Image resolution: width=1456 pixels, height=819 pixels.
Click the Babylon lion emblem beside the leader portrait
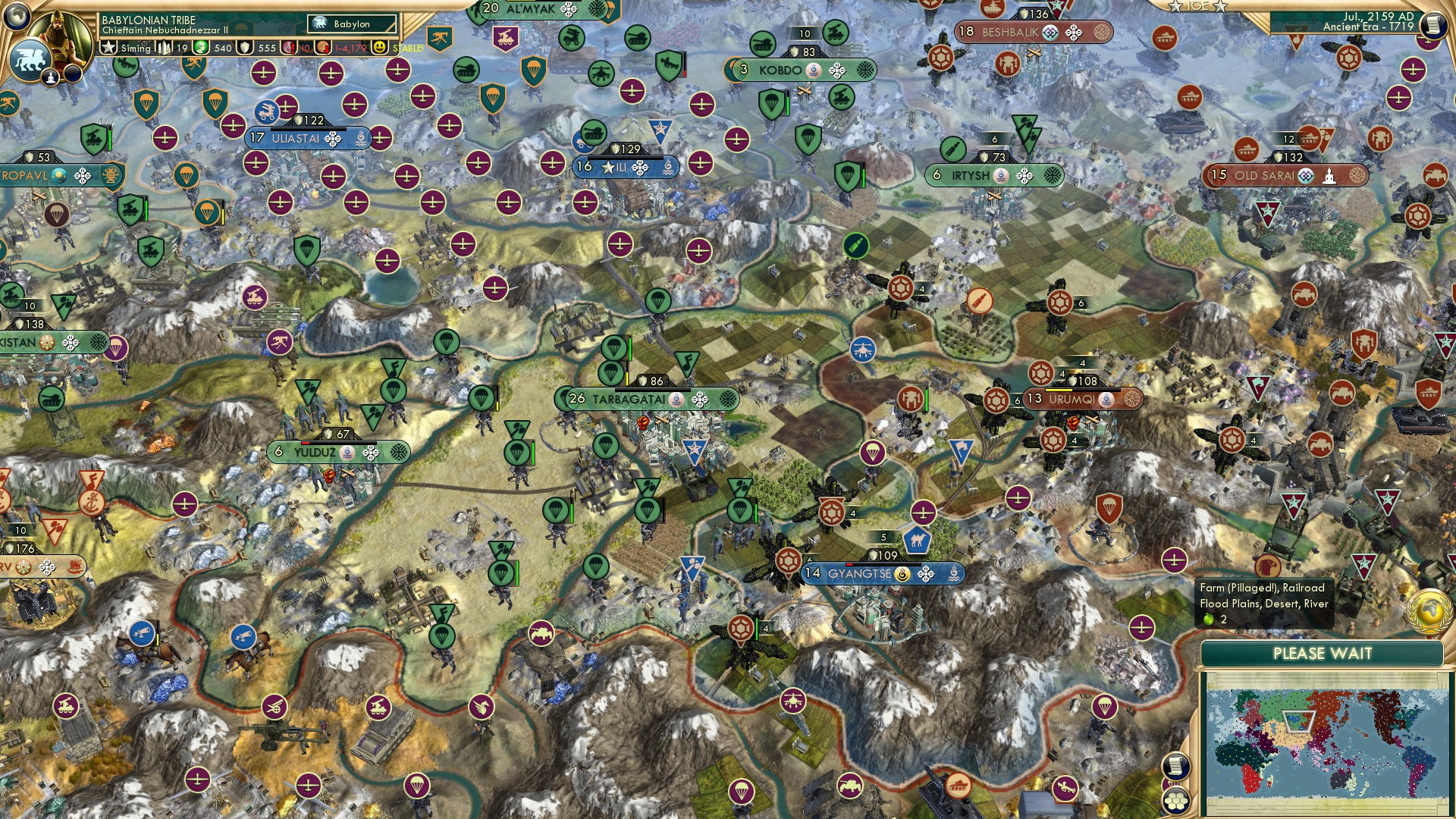coord(30,61)
